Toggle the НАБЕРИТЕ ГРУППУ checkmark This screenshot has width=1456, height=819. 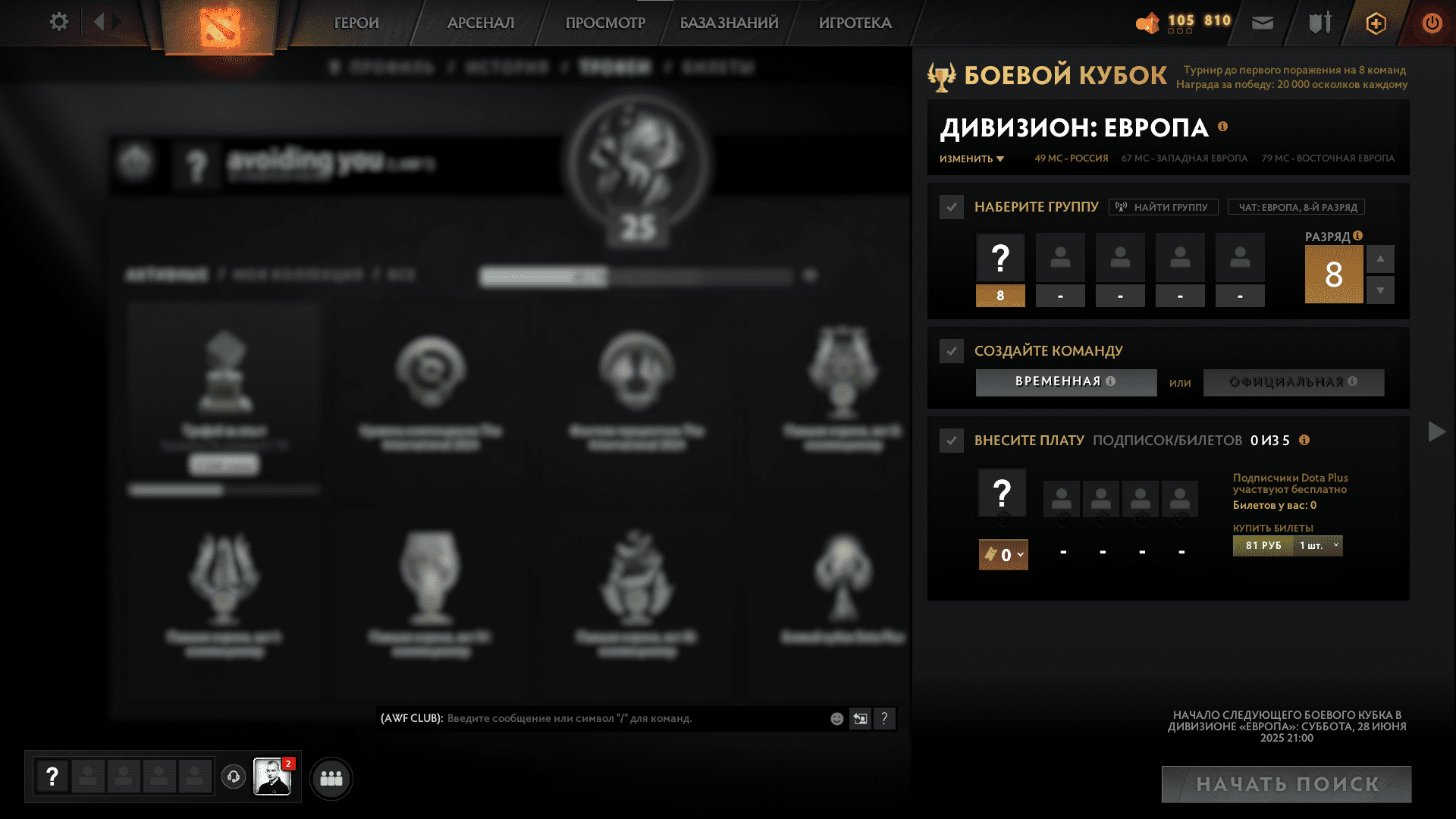[952, 206]
